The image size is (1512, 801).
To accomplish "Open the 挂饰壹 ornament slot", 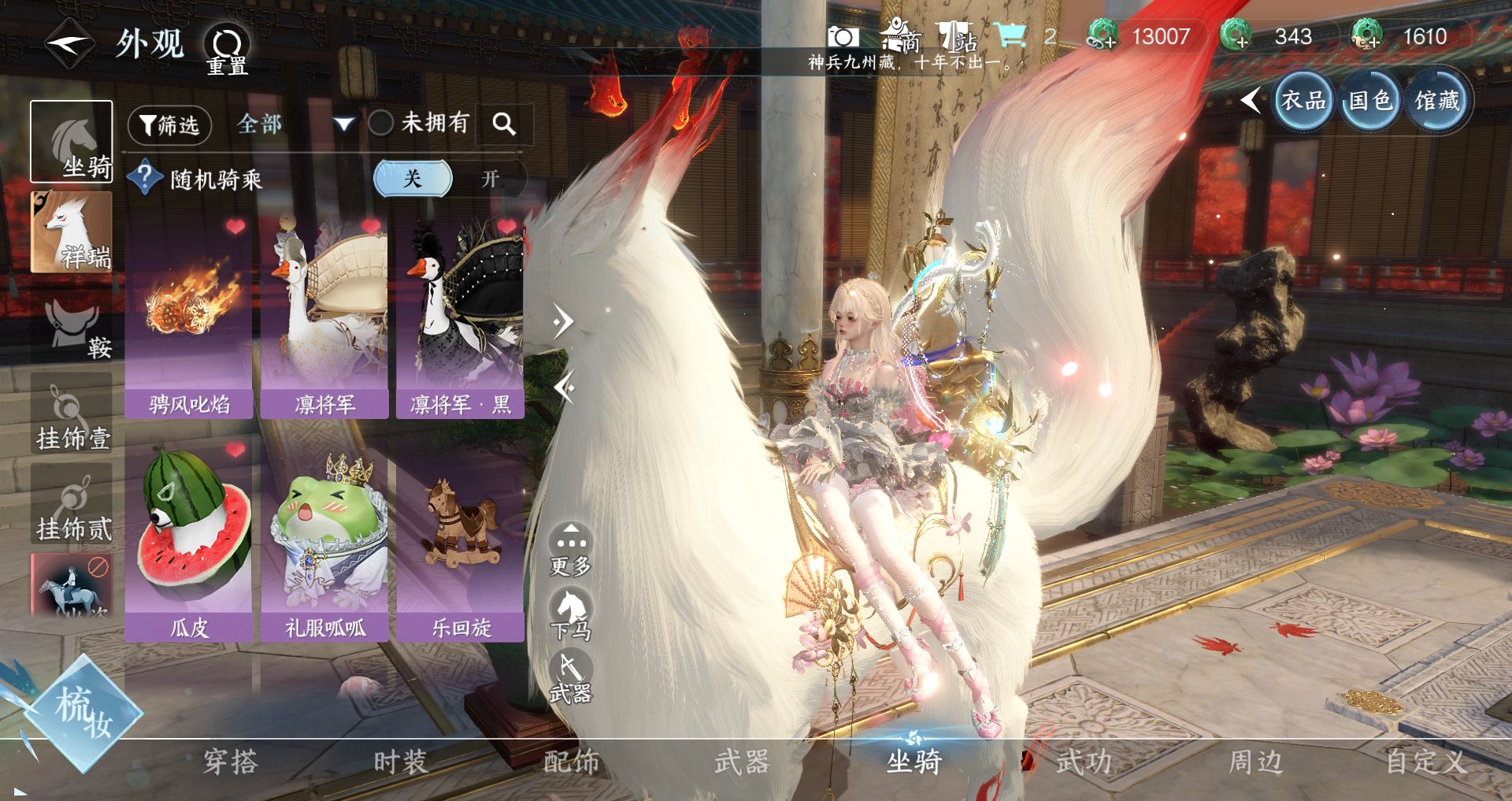I will pyautogui.click(x=72, y=414).
